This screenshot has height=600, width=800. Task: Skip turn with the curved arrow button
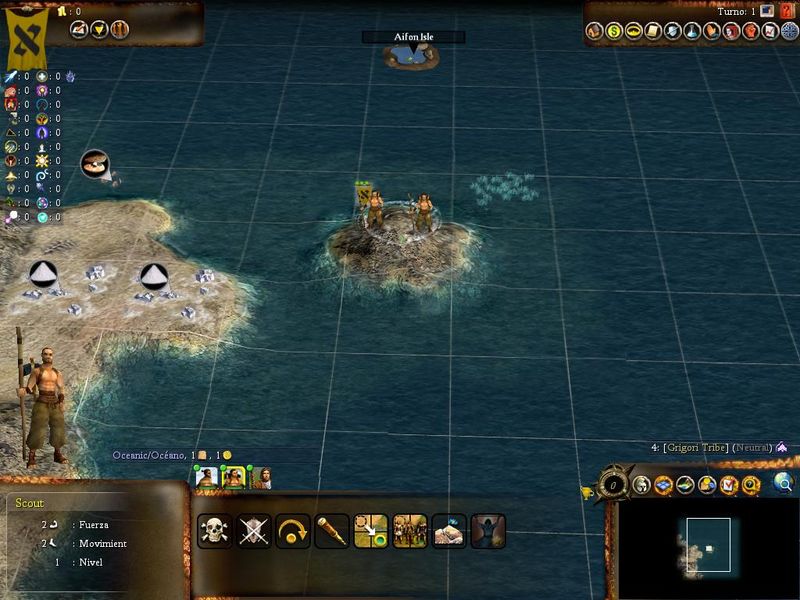pyautogui.click(x=293, y=531)
